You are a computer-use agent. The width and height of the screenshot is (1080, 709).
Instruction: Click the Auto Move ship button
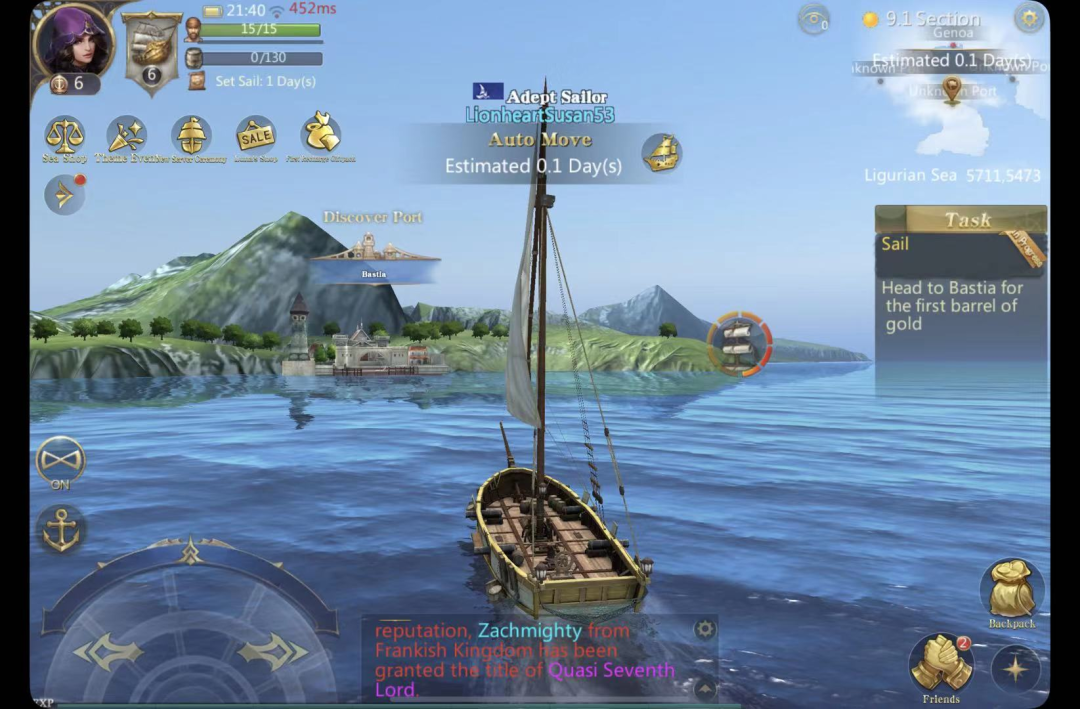tap(660, 153)
